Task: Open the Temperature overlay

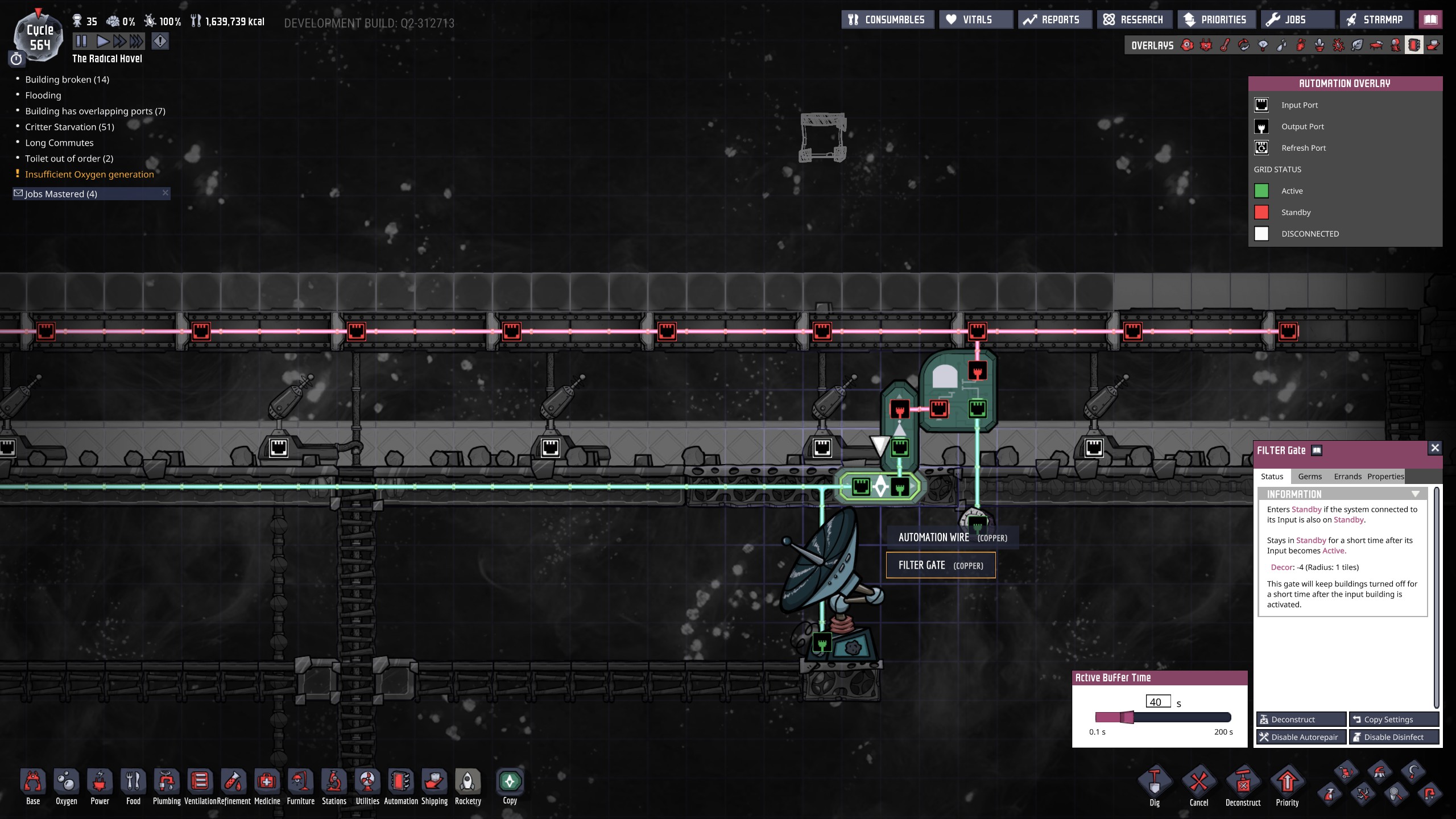Action: [1224, 45]
